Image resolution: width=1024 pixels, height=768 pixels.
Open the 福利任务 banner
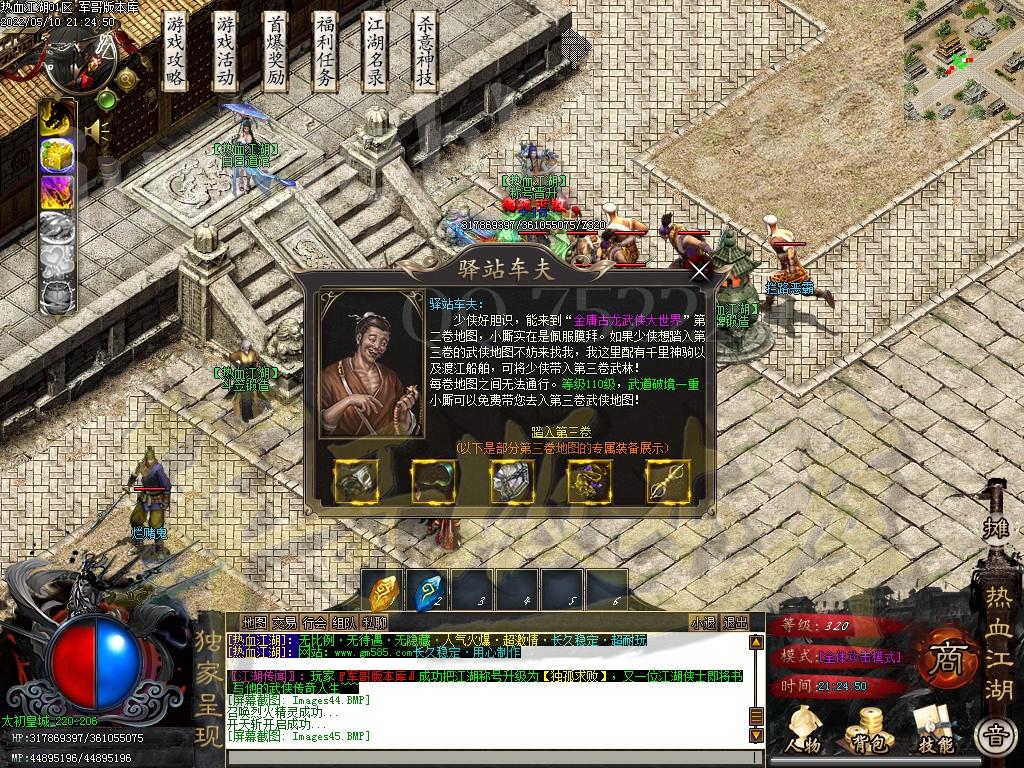(326, 51)
